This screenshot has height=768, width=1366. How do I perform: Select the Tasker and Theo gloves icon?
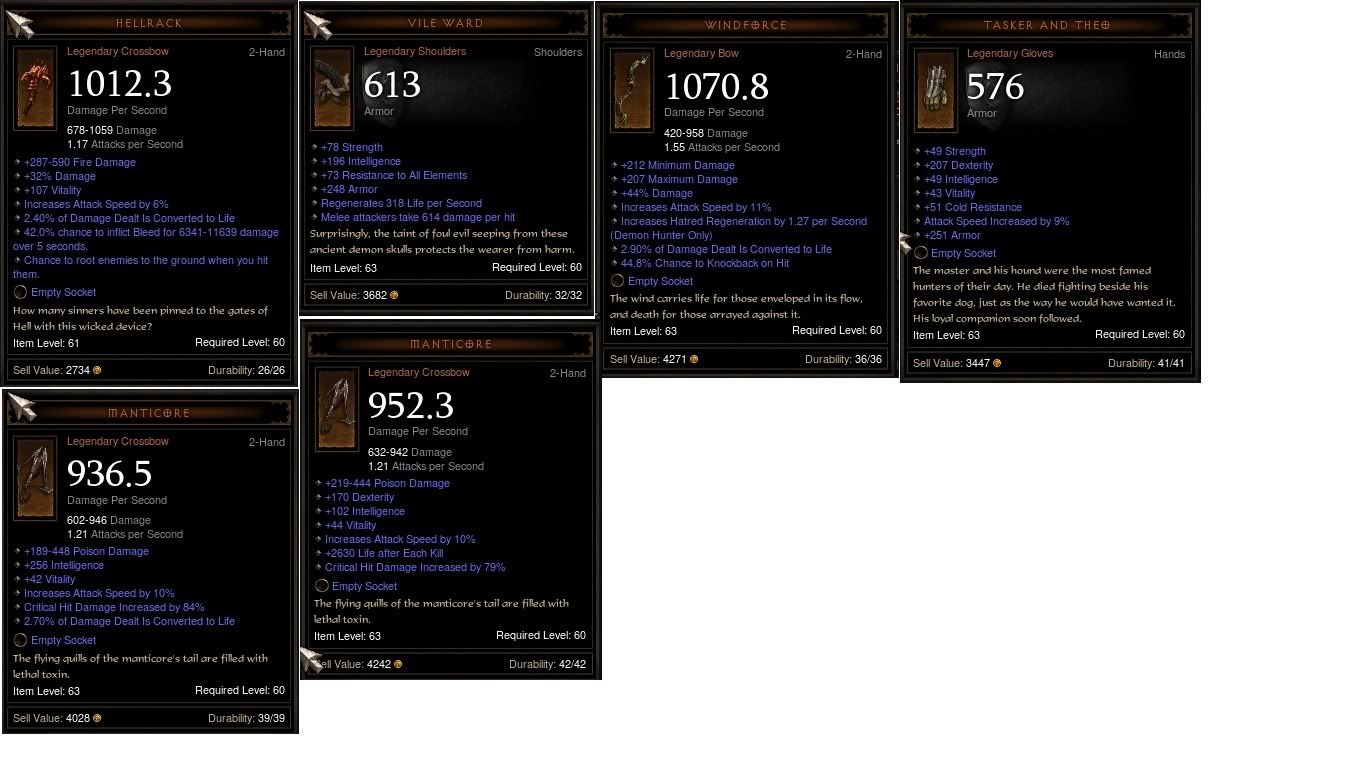pyautogui.click(x=936, y=90)
